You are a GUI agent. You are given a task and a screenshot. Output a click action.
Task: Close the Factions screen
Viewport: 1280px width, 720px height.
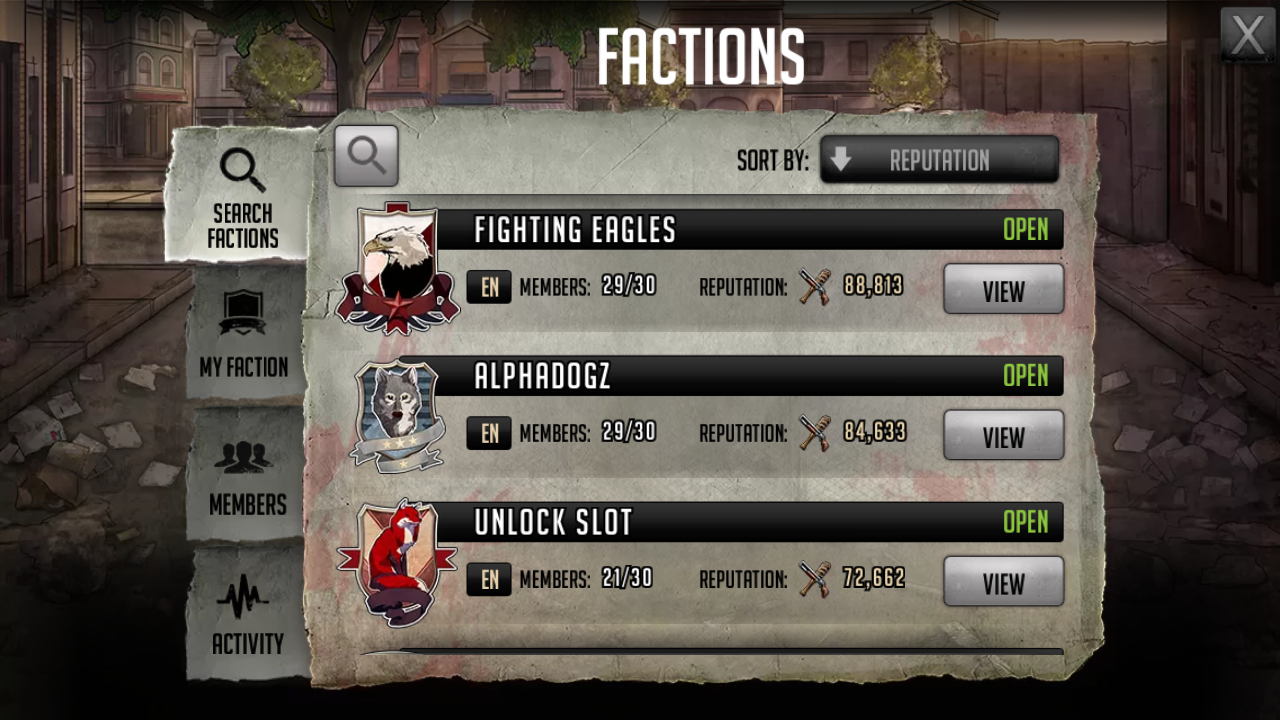tap(1247, 35)
